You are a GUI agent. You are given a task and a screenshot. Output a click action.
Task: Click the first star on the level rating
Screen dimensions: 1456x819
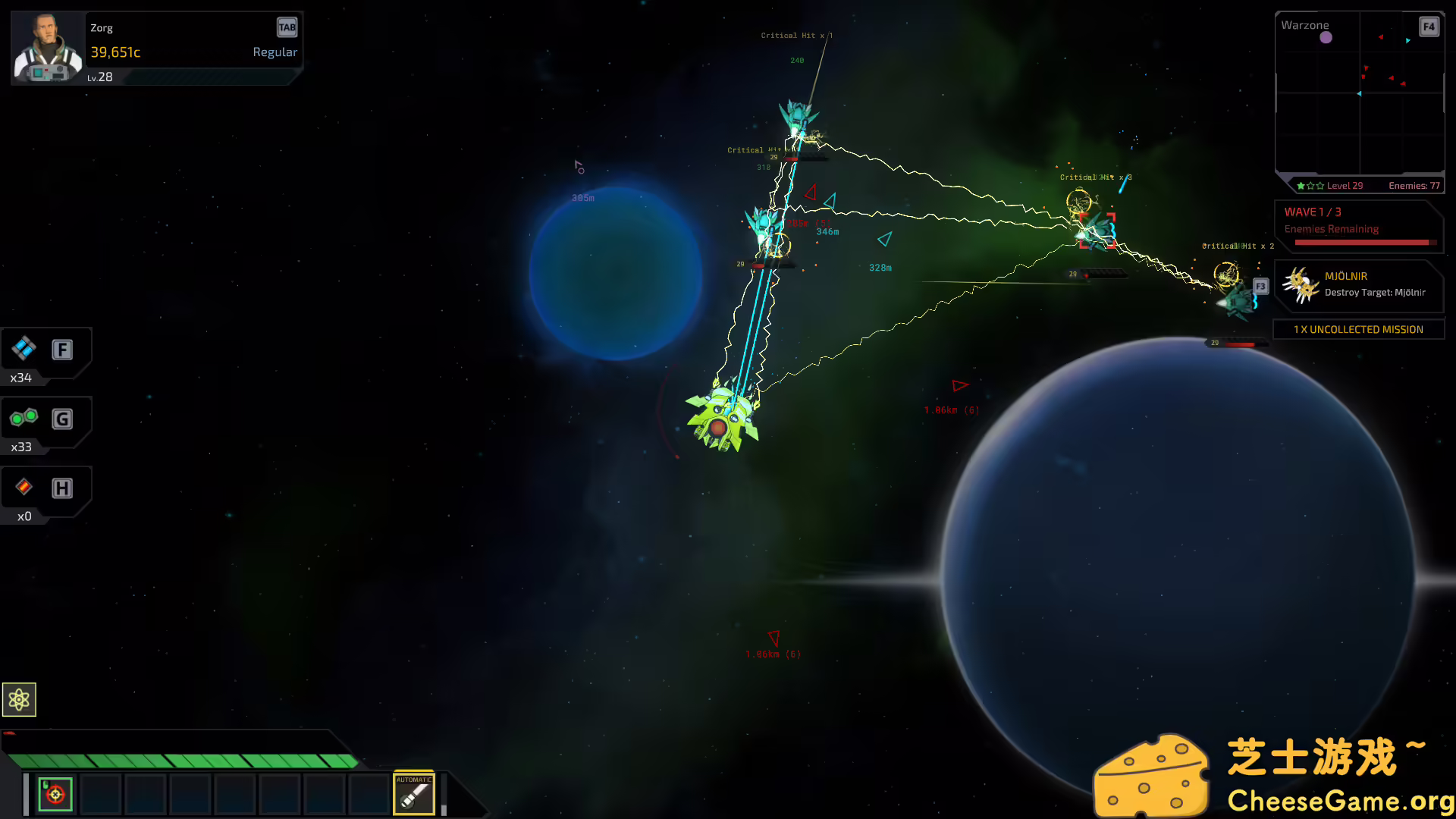tap(1300, 185)
